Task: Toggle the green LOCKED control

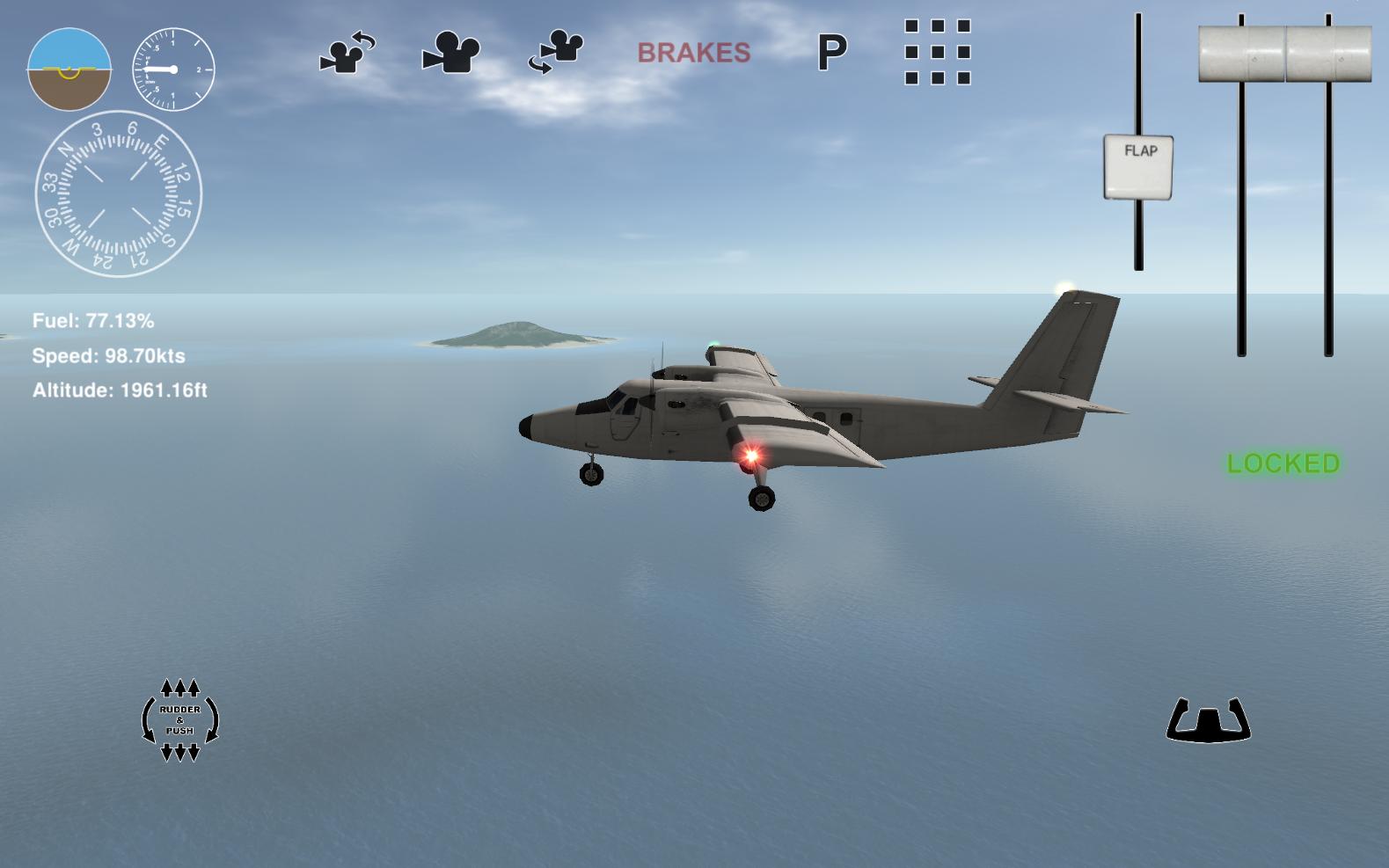Action: coord(1283,463)
